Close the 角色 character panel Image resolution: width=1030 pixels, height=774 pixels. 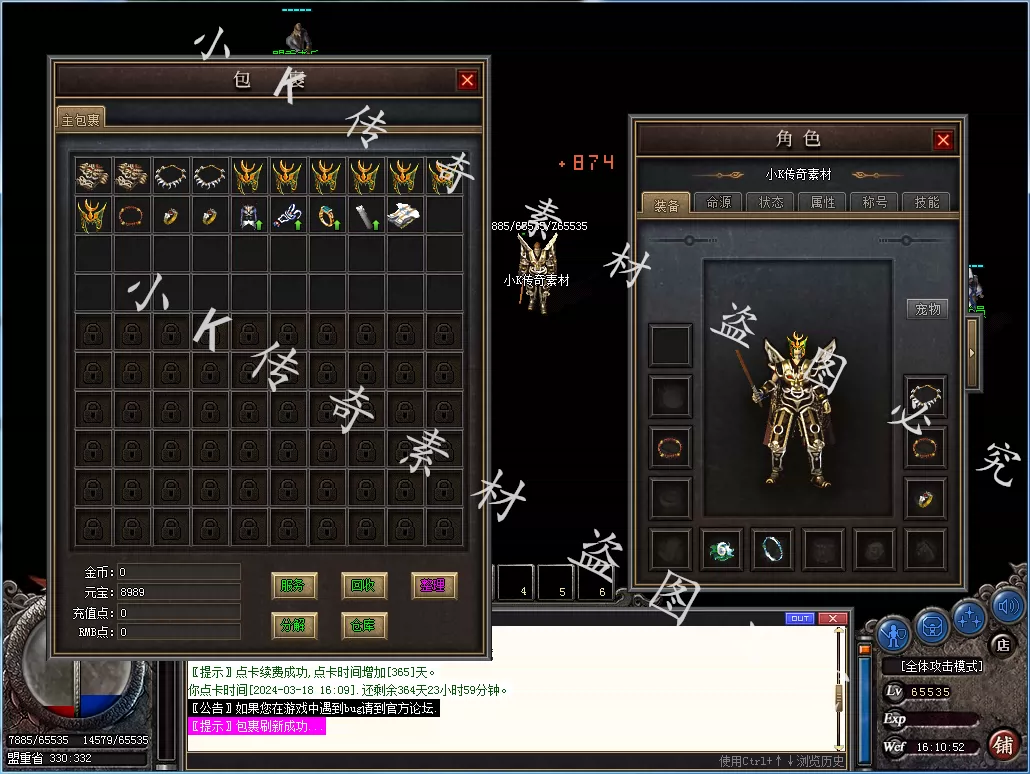[x=943, y=140]
